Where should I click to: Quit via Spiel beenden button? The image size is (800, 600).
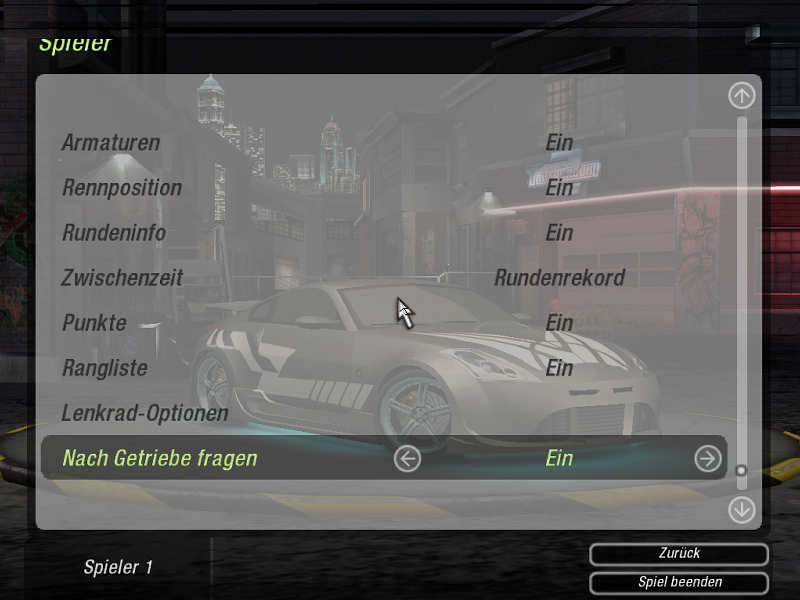pos(679,582)
